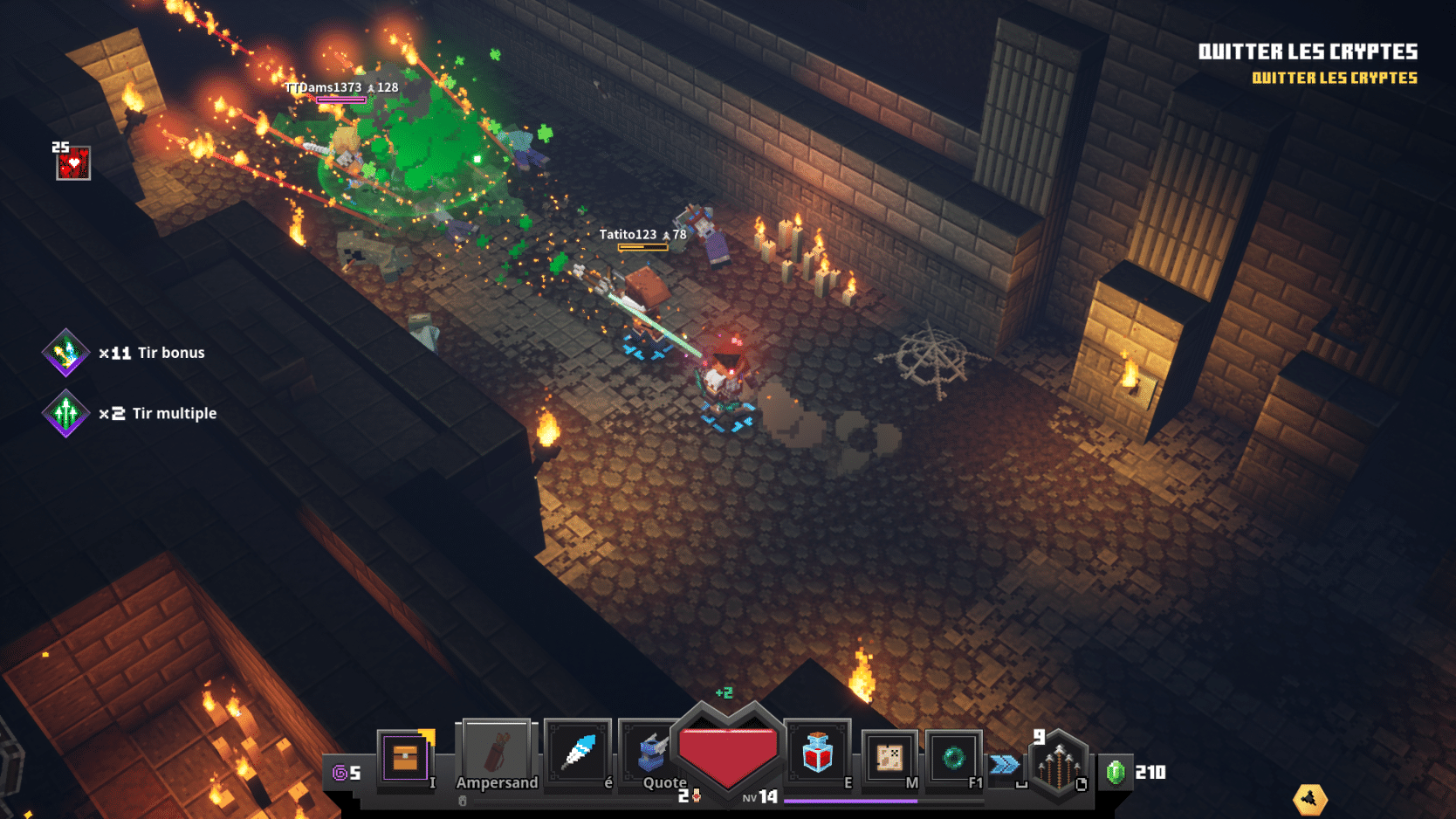This screenshot has width=1456, height=819.
Task: Activate the quiver artifact slot
Action: 496,754
